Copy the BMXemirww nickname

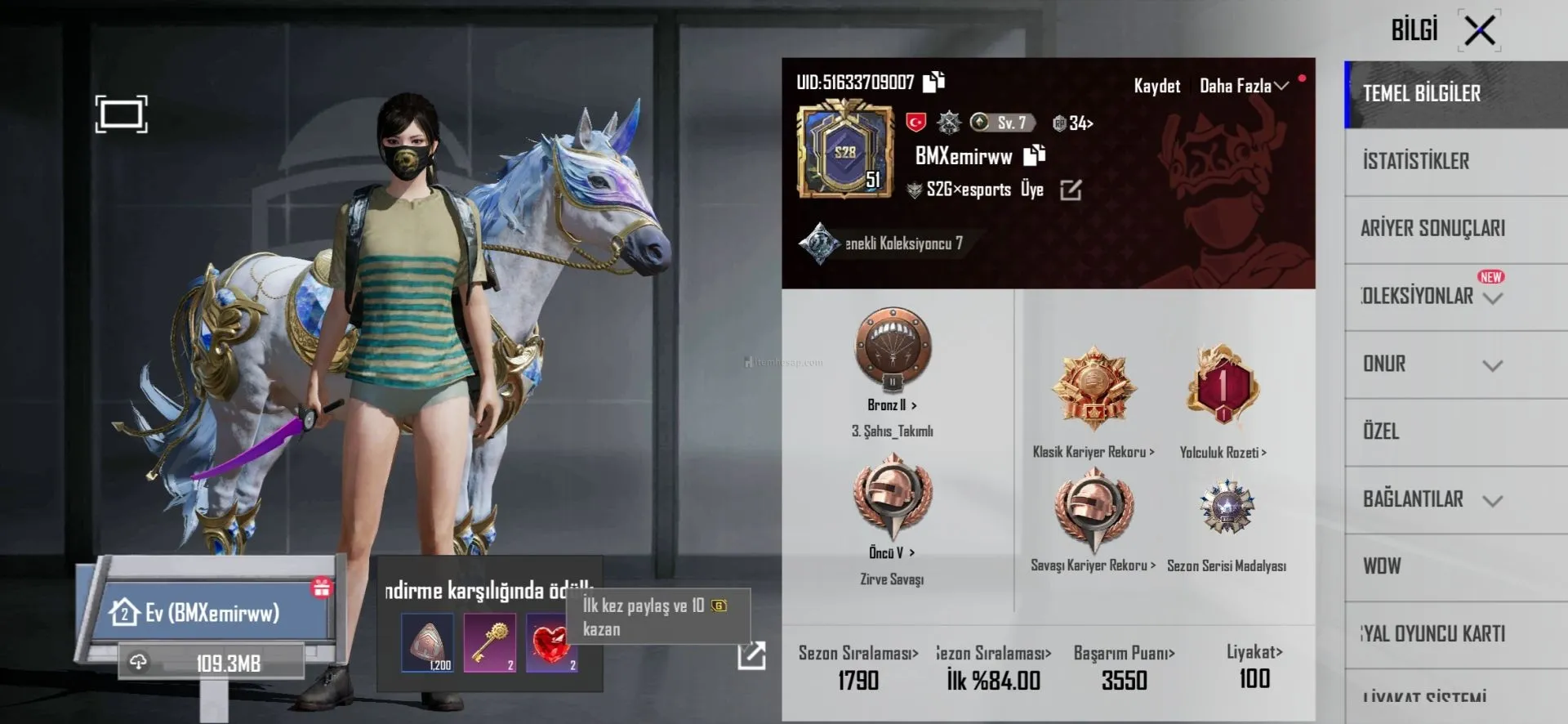click(x=1035, y=155)
